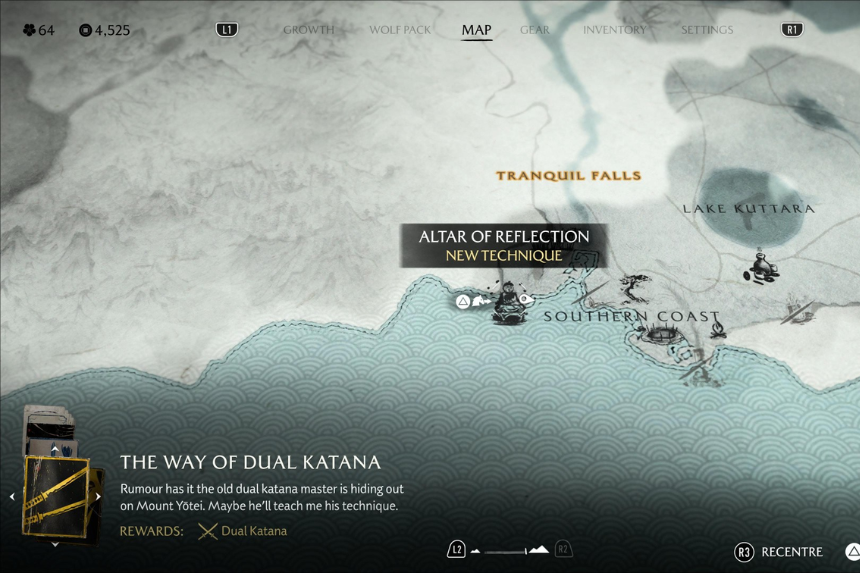
Task: Select the bonsai tree map marker
Action: (634, 289)
